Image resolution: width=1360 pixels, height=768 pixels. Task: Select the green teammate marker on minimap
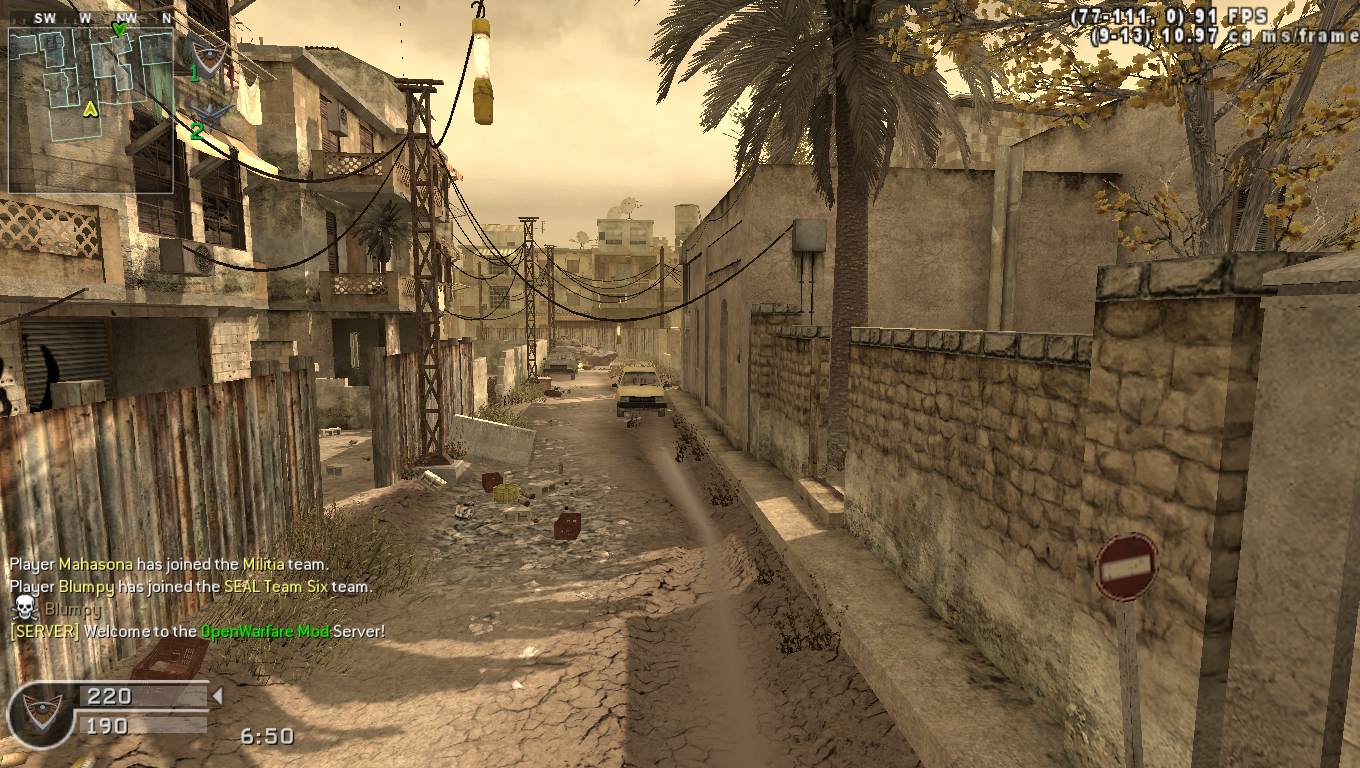(x=119, y=30)
